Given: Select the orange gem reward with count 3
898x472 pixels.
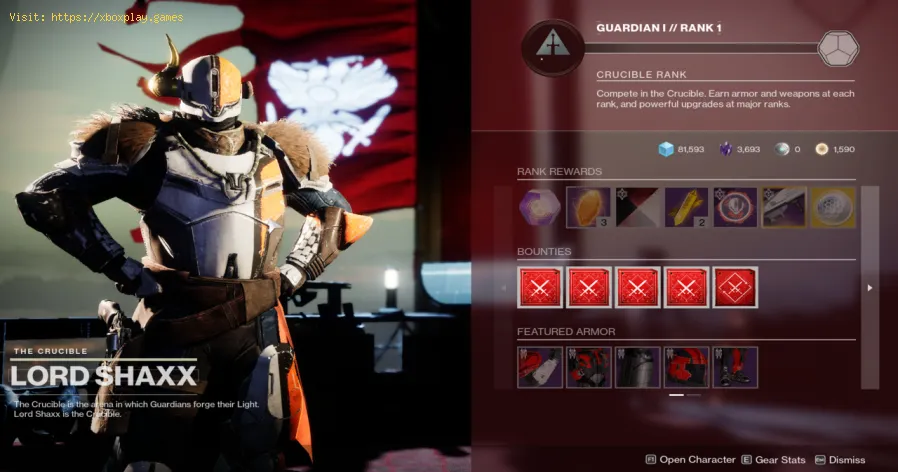Looking at the screenshot, I should tap(588, 208).
